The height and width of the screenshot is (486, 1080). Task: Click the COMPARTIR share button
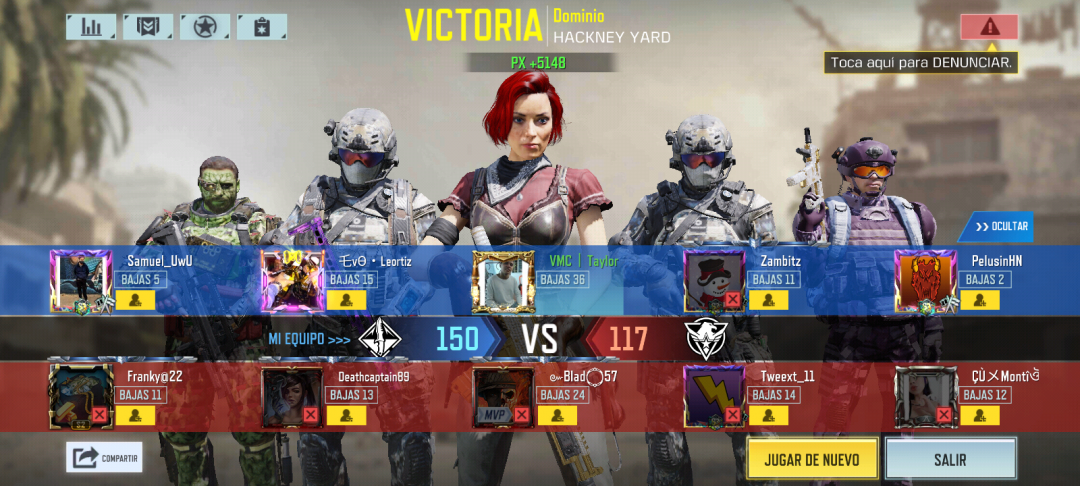pos(105,458)
